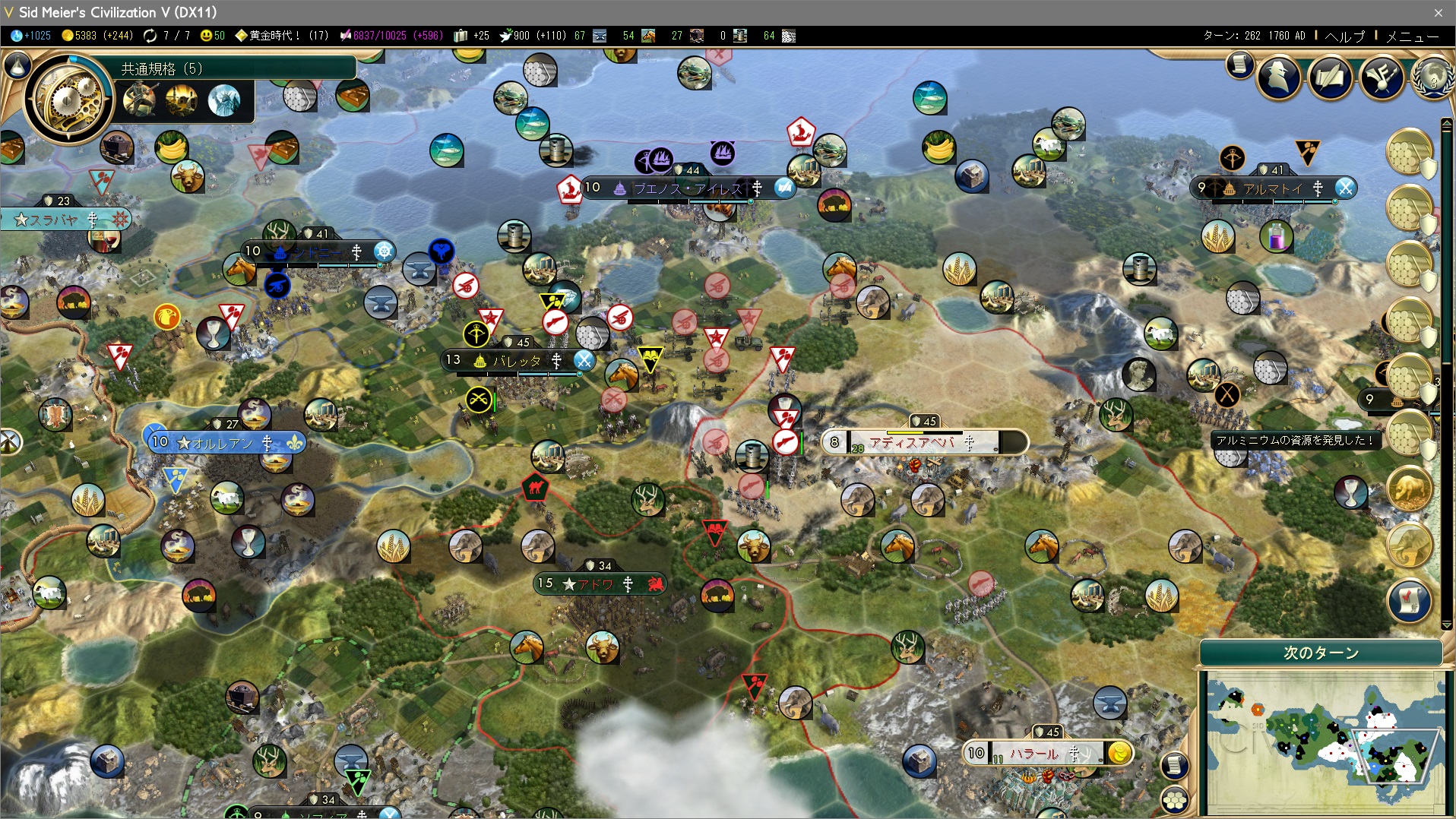Open the espionage overview spy icon
1456x819 pixels.
tap(1279, 77)
